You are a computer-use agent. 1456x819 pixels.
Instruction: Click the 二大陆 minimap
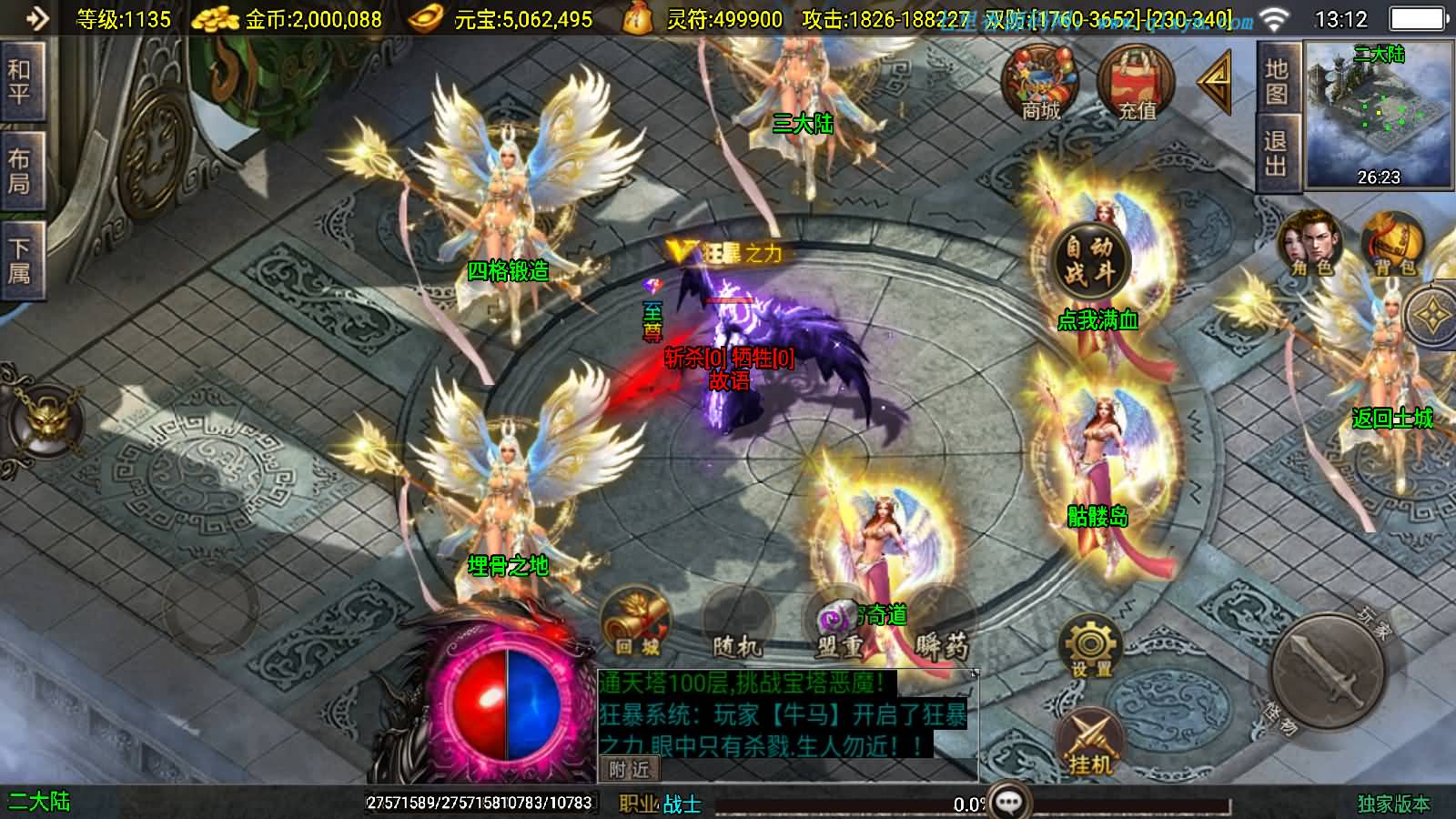(x=1378, y=115)
